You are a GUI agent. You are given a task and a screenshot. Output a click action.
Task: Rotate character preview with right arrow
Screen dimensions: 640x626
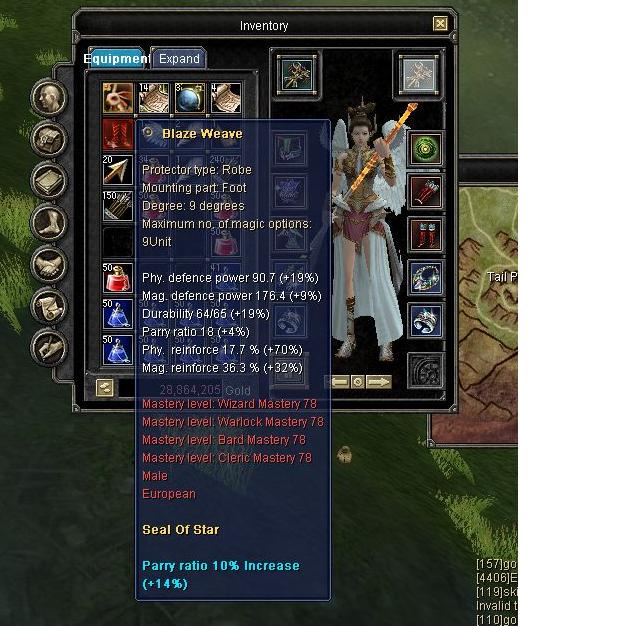[378, 382]
